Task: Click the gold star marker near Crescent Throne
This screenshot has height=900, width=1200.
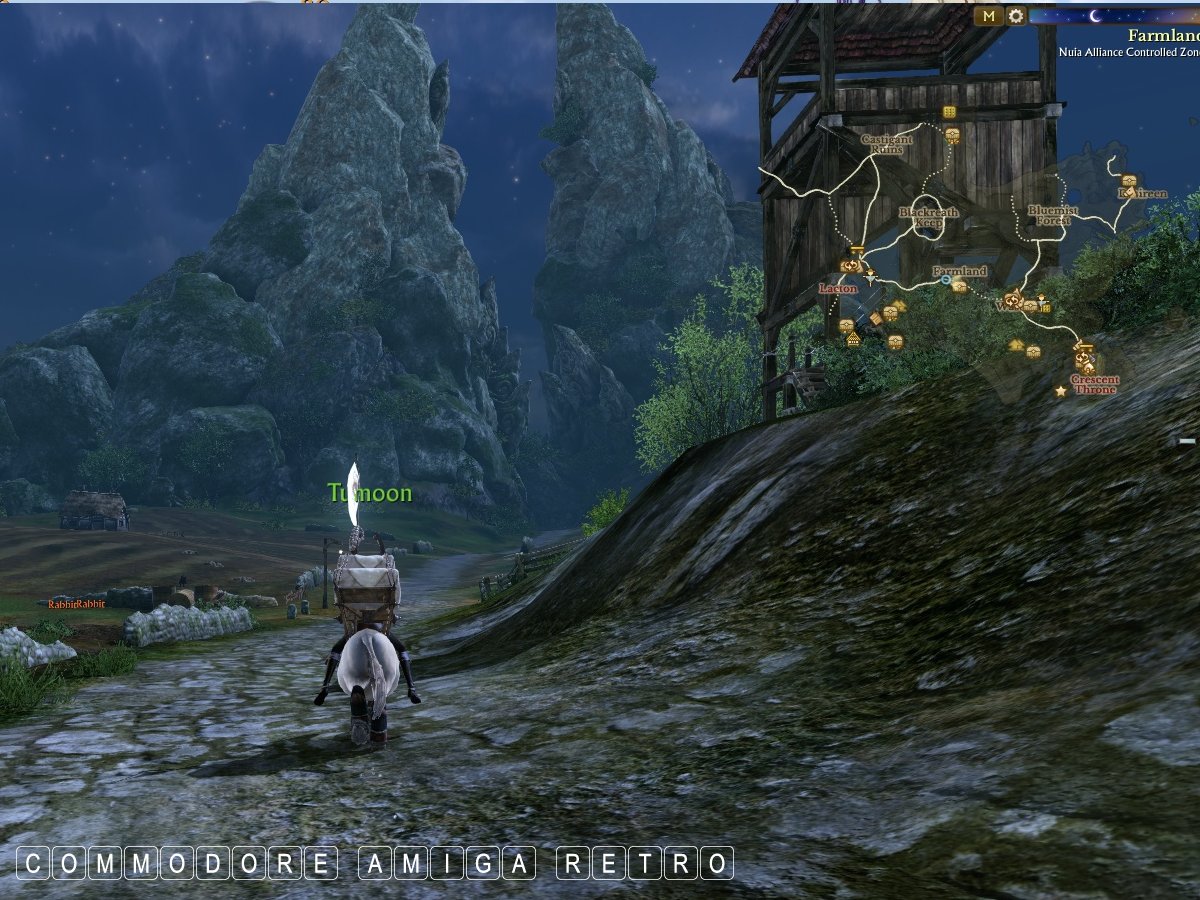Action: pos(1060,391)
